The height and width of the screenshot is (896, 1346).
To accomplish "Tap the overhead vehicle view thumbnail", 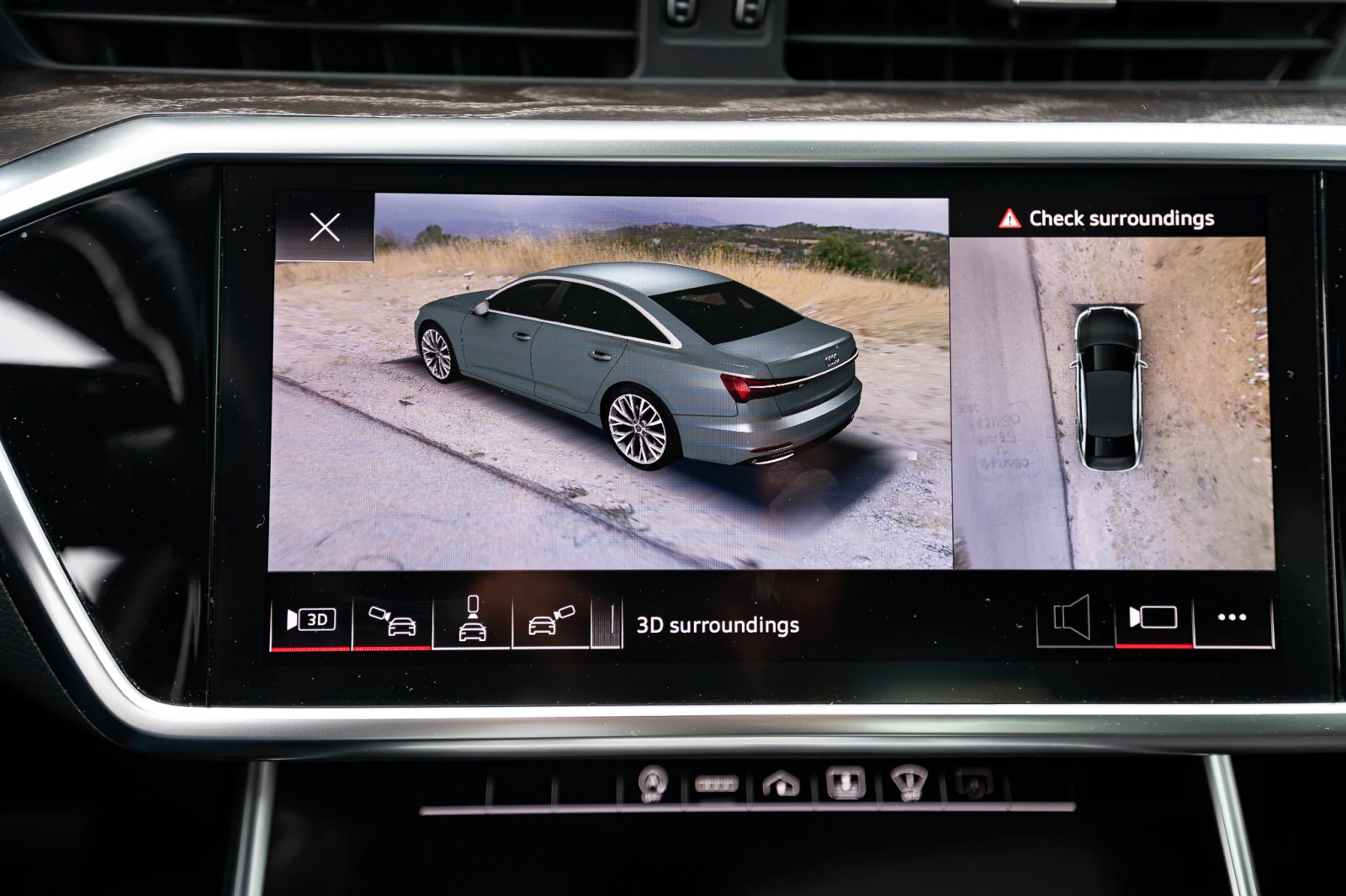I will click(x=1110, y=387).
